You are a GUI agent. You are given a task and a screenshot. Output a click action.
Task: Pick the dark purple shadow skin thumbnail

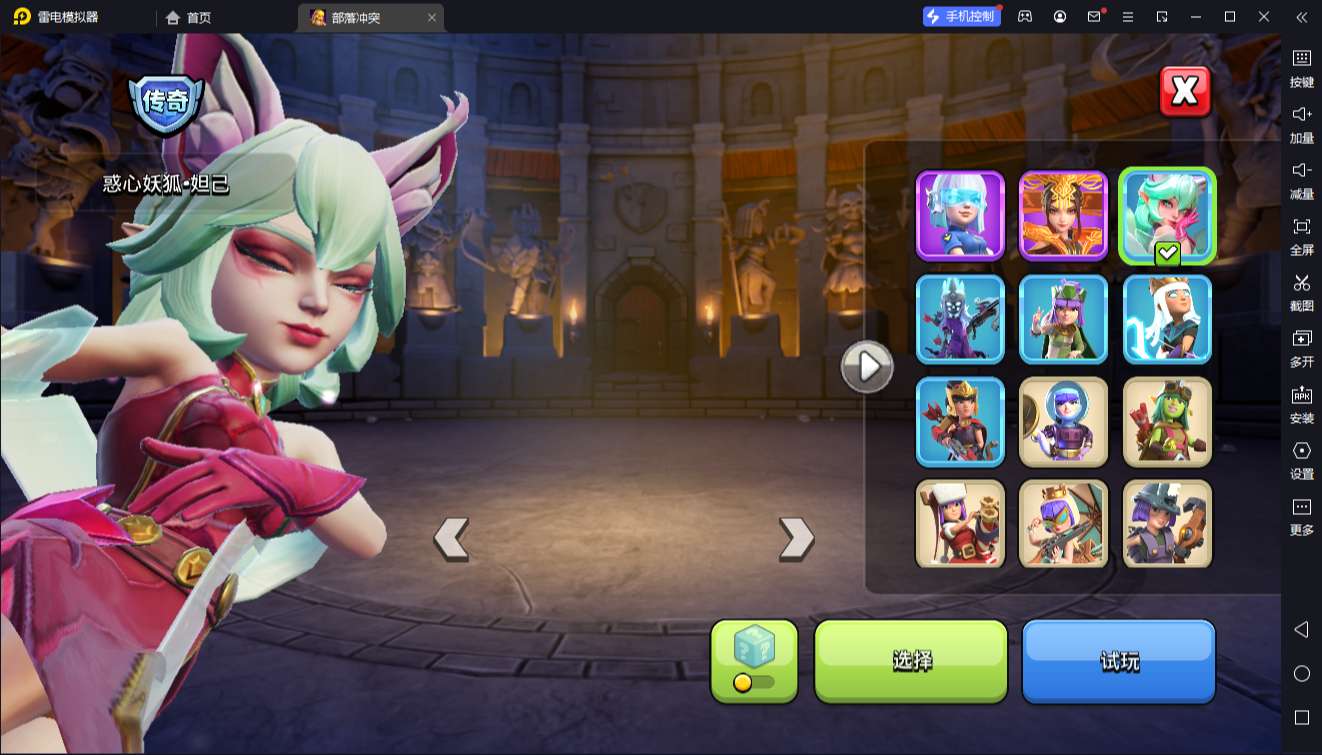coord(960,319)
